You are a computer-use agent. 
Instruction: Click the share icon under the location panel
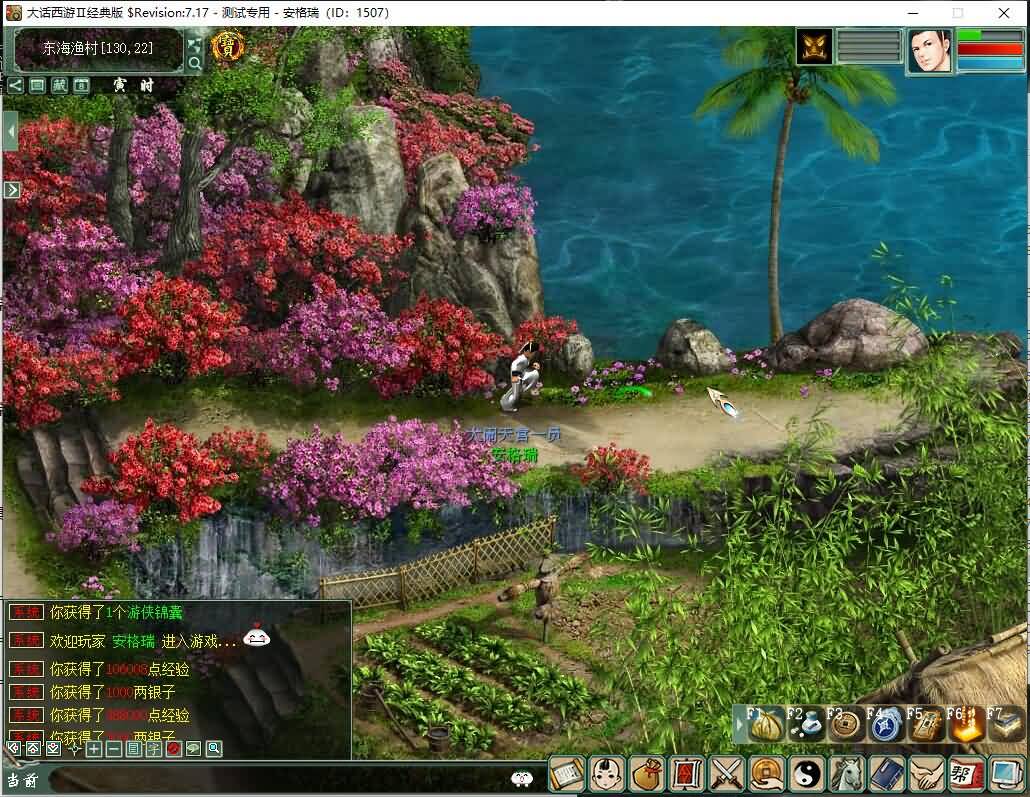pos(15,86)
